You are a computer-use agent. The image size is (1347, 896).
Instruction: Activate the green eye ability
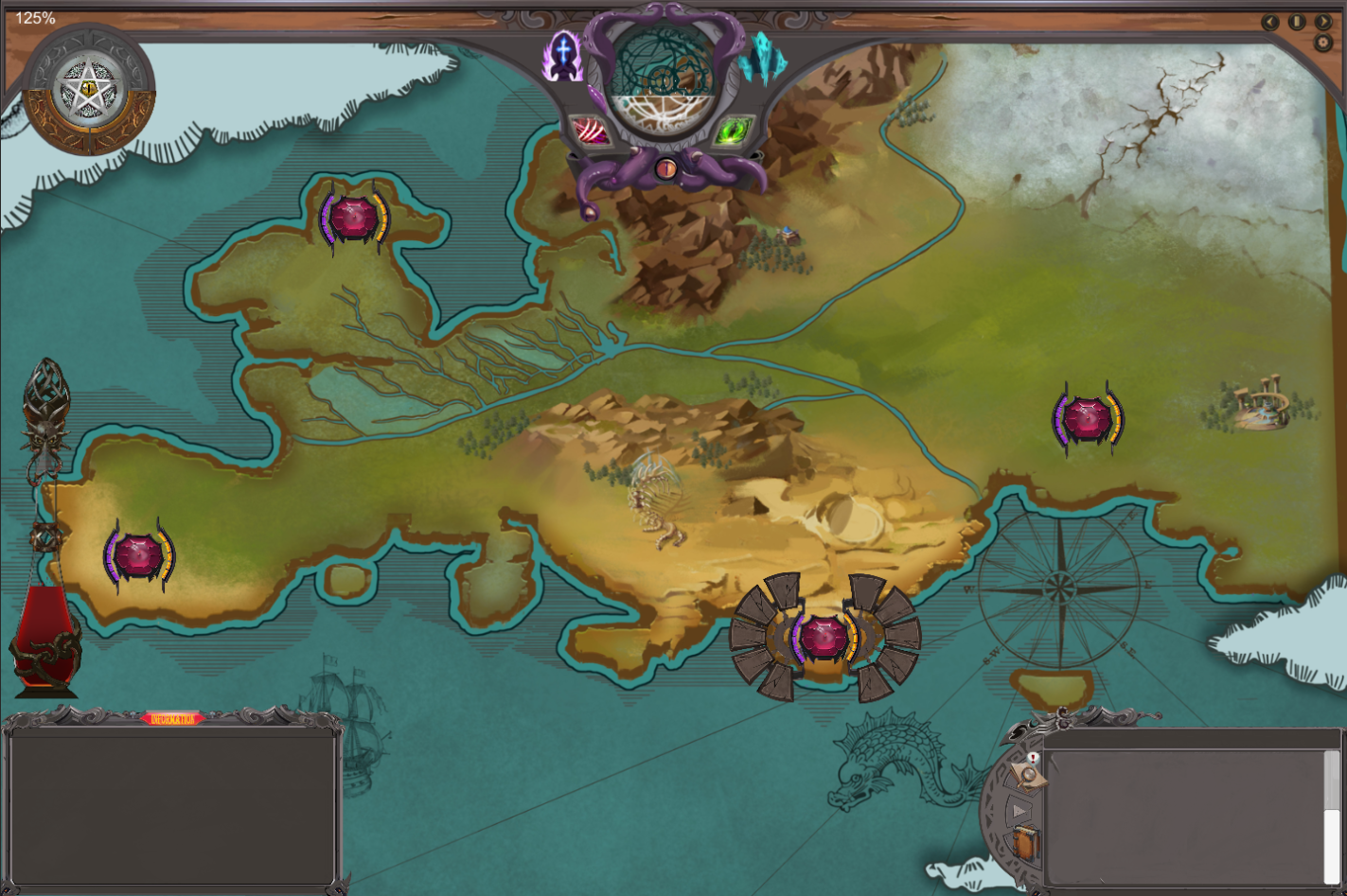pos(732,131)
